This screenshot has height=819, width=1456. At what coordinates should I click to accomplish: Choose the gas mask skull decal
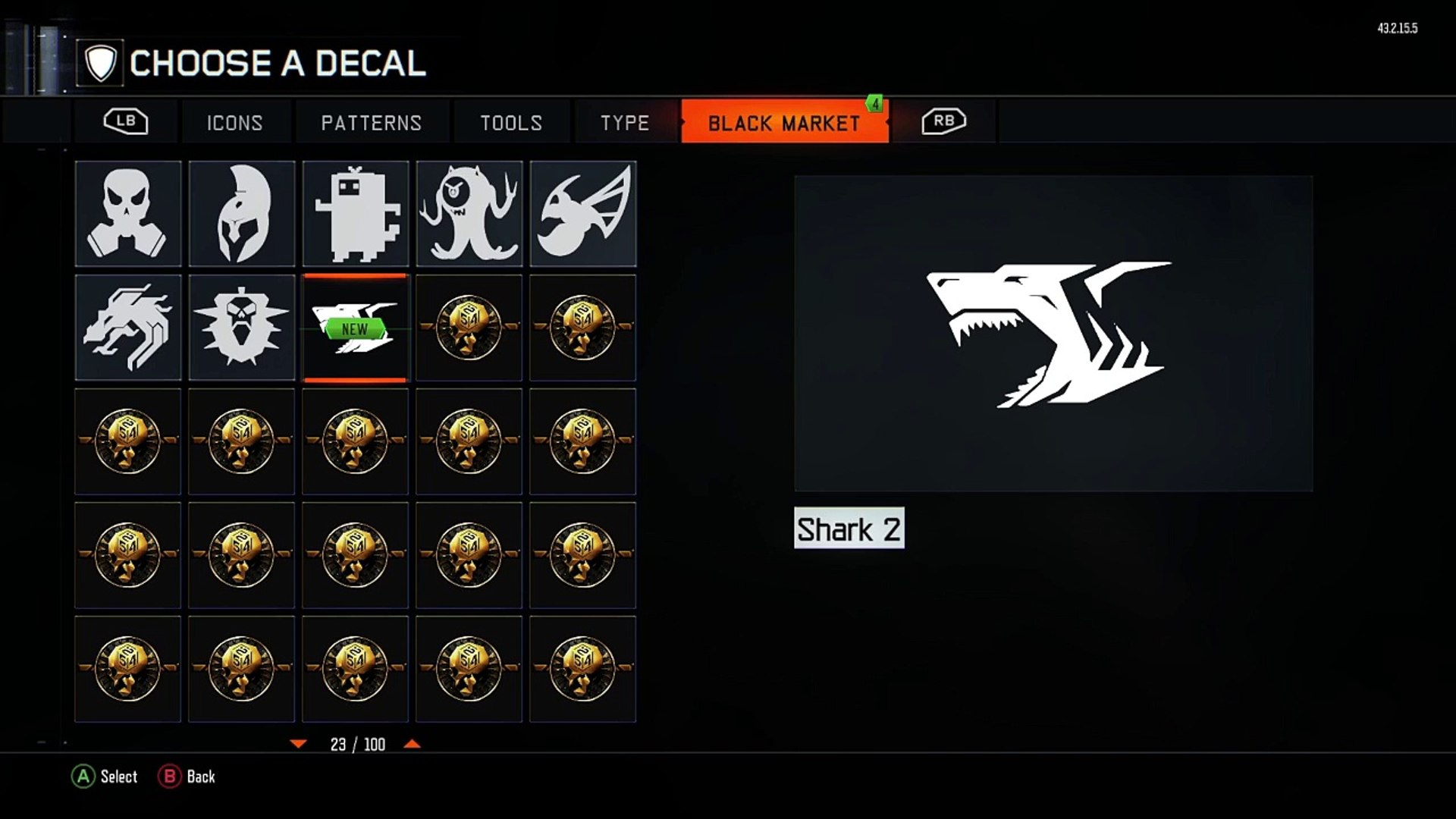click(x=128, y=214)
